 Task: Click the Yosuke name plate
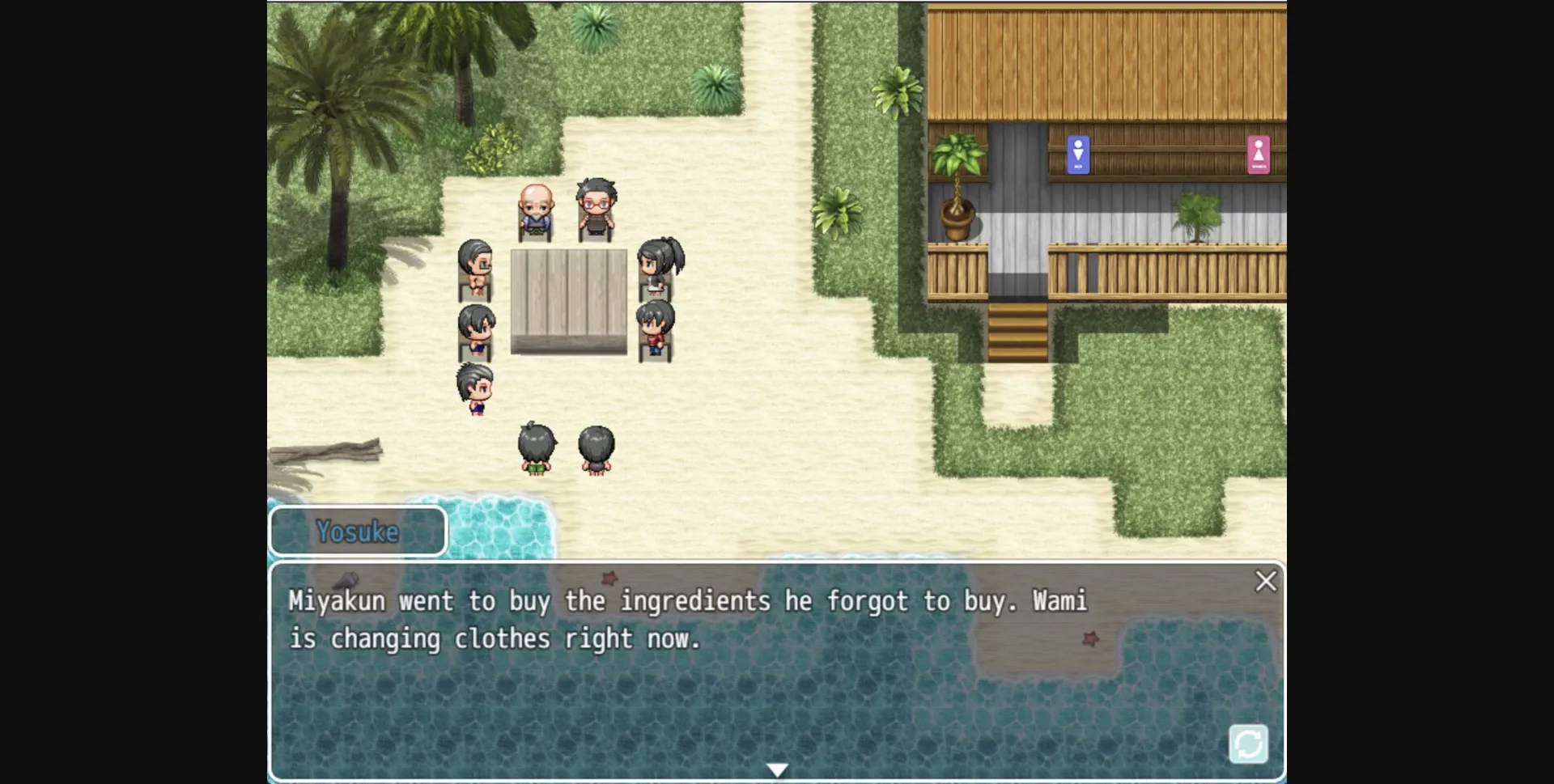[x=359, y=532]
